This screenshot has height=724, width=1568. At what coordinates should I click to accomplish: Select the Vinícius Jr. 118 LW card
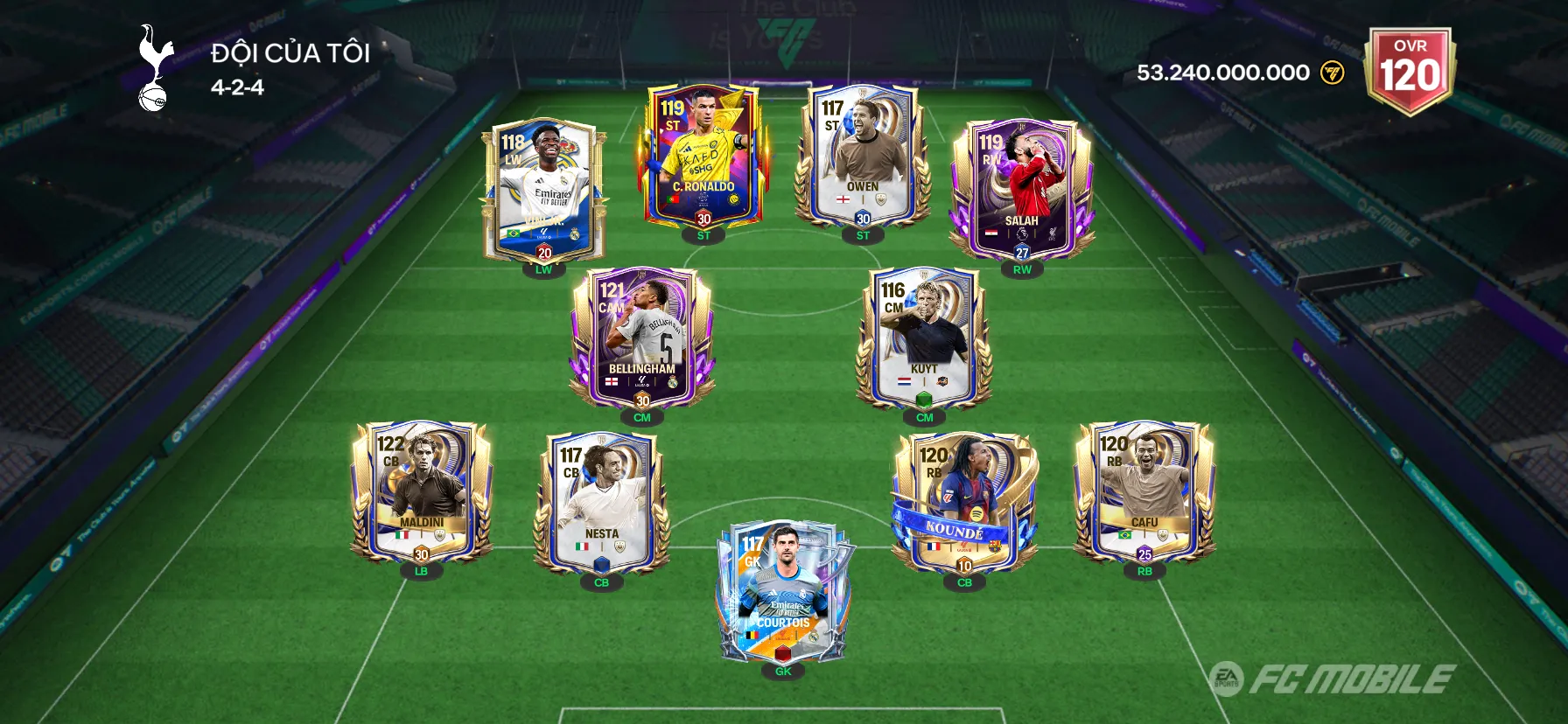pos(543,191)
